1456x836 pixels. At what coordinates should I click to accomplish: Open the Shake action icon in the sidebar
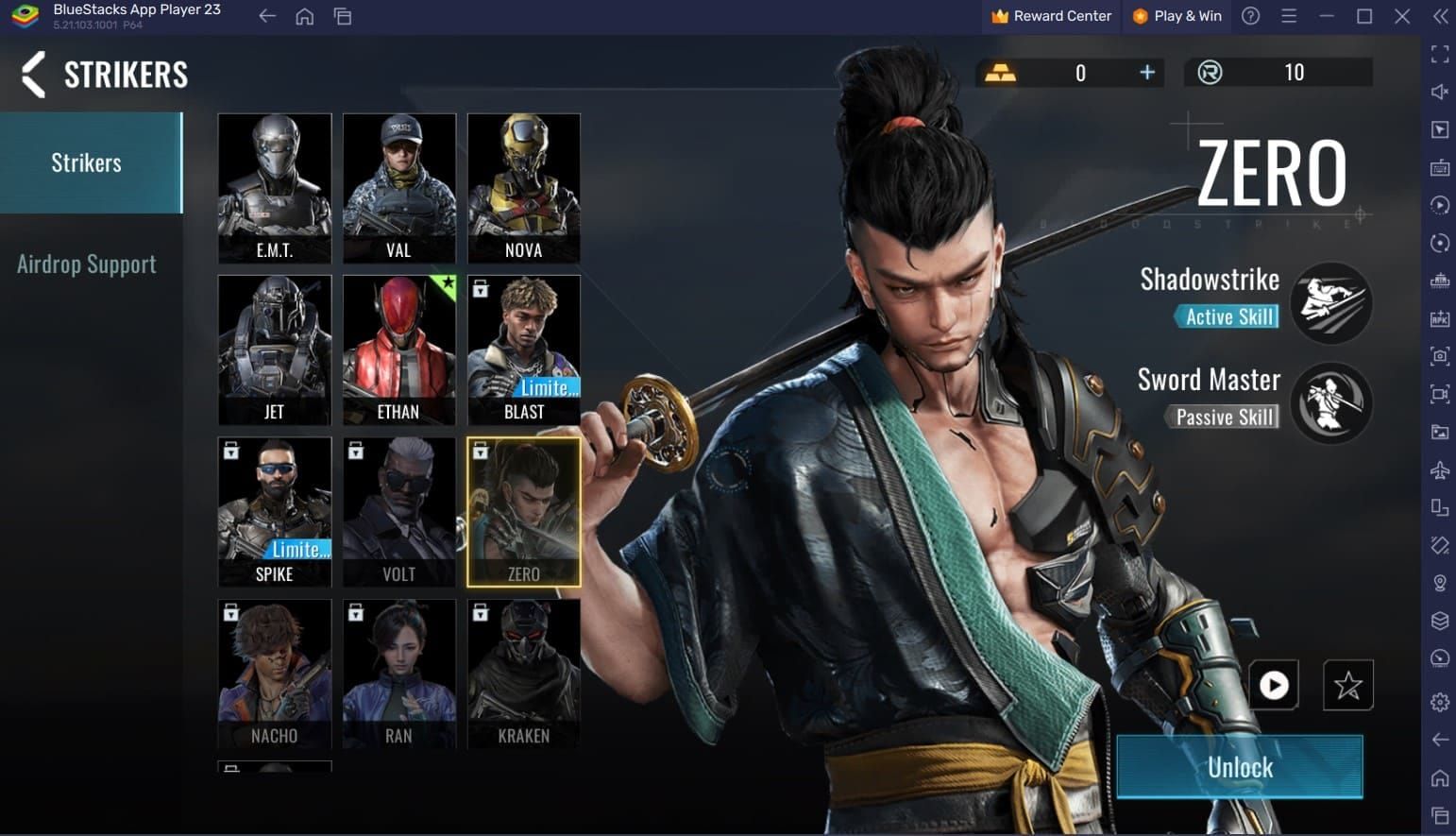1440,545
